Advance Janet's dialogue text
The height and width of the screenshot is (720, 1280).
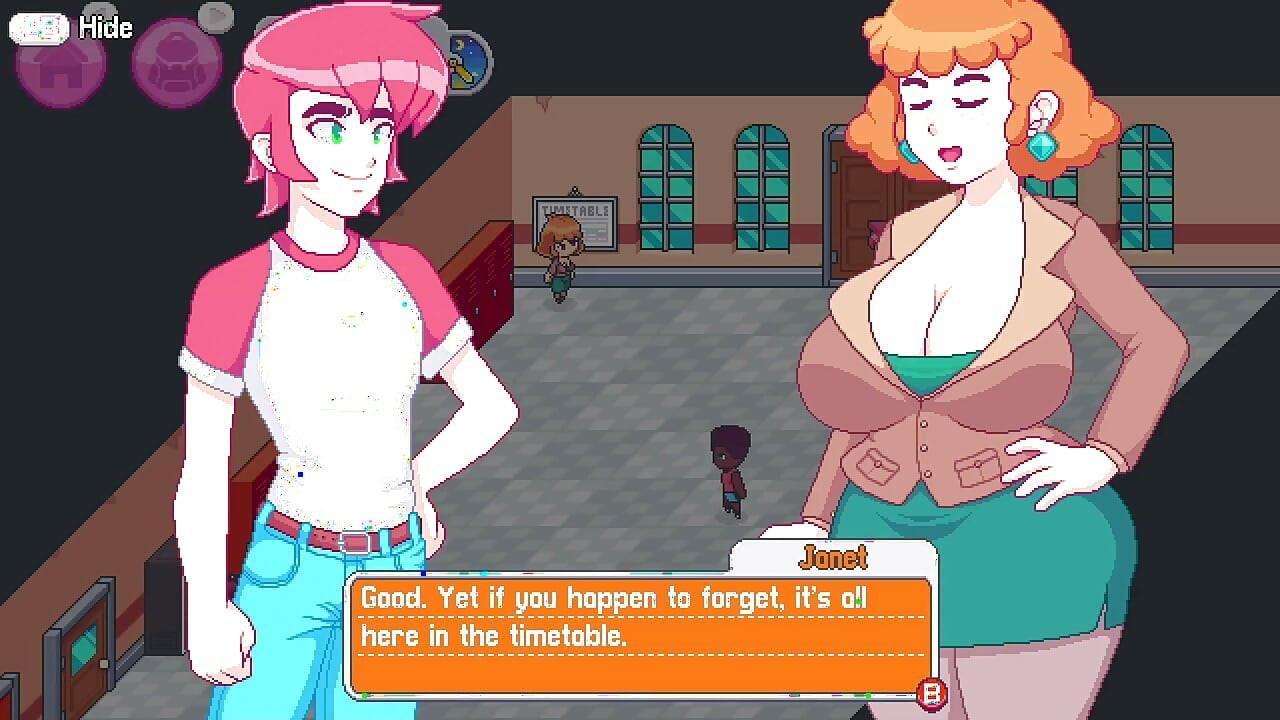640,630
